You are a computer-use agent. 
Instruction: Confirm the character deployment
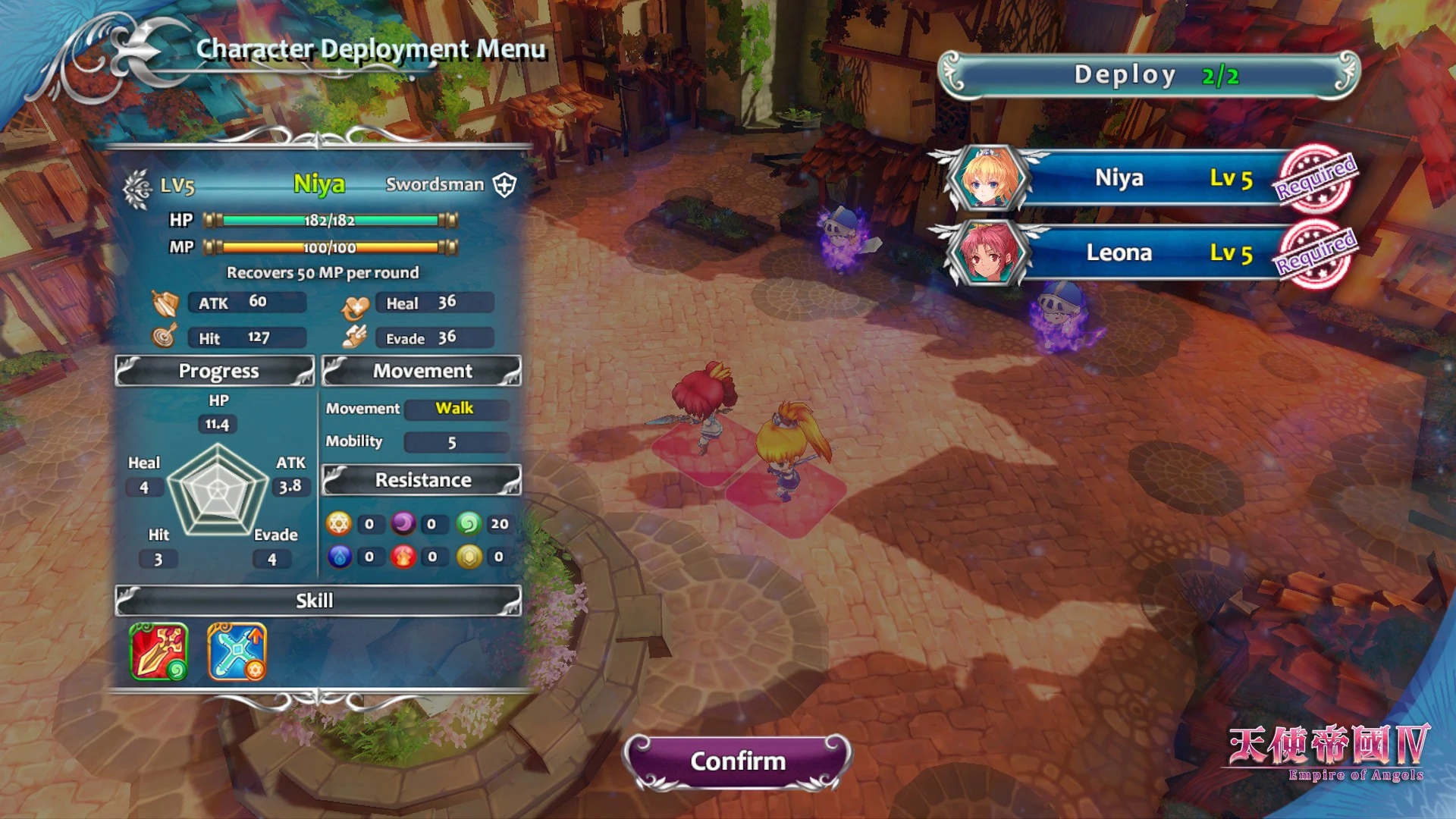pyautogui.click(x=737, y=761)
